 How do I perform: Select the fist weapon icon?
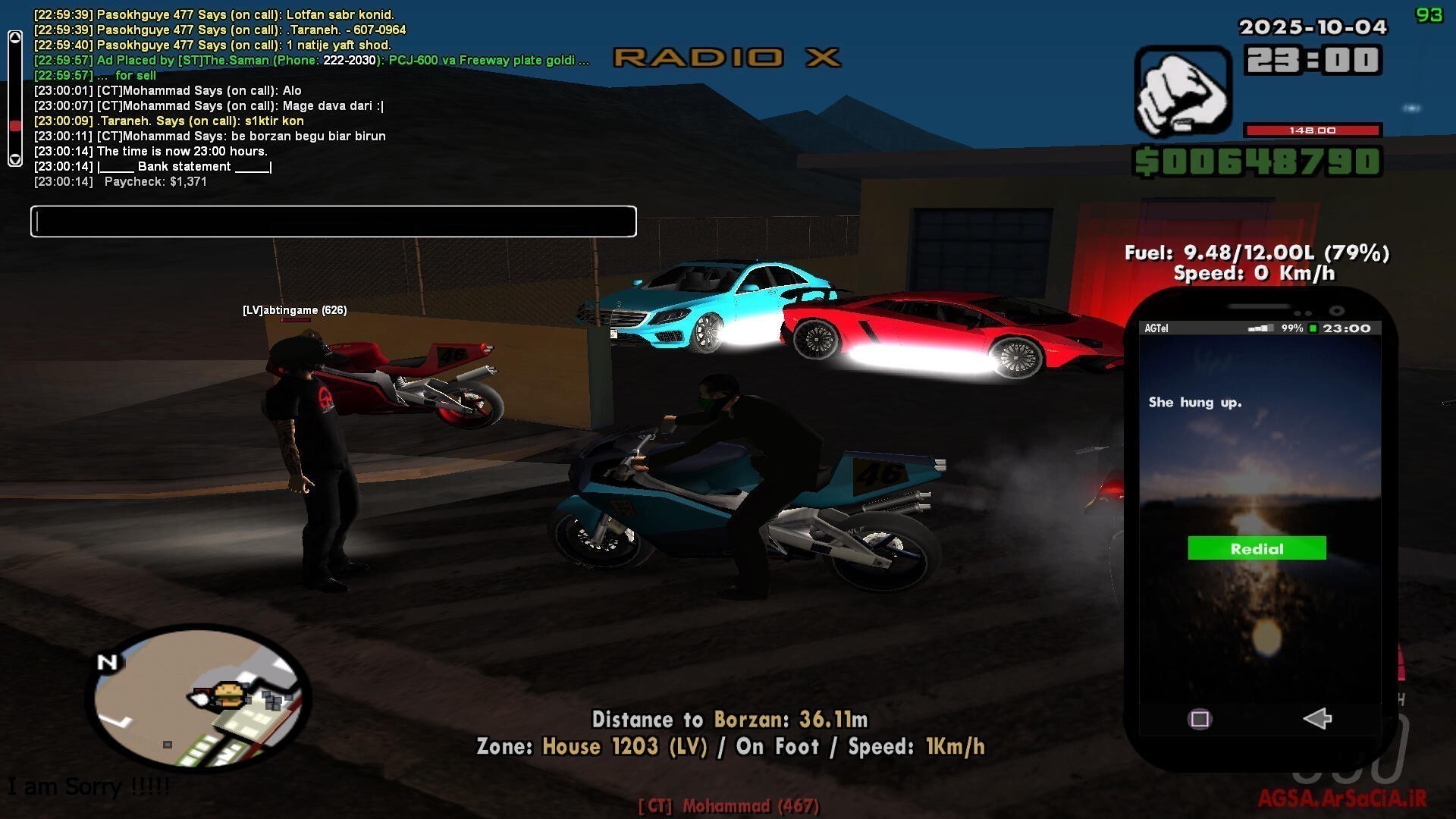coord(1182,93)
